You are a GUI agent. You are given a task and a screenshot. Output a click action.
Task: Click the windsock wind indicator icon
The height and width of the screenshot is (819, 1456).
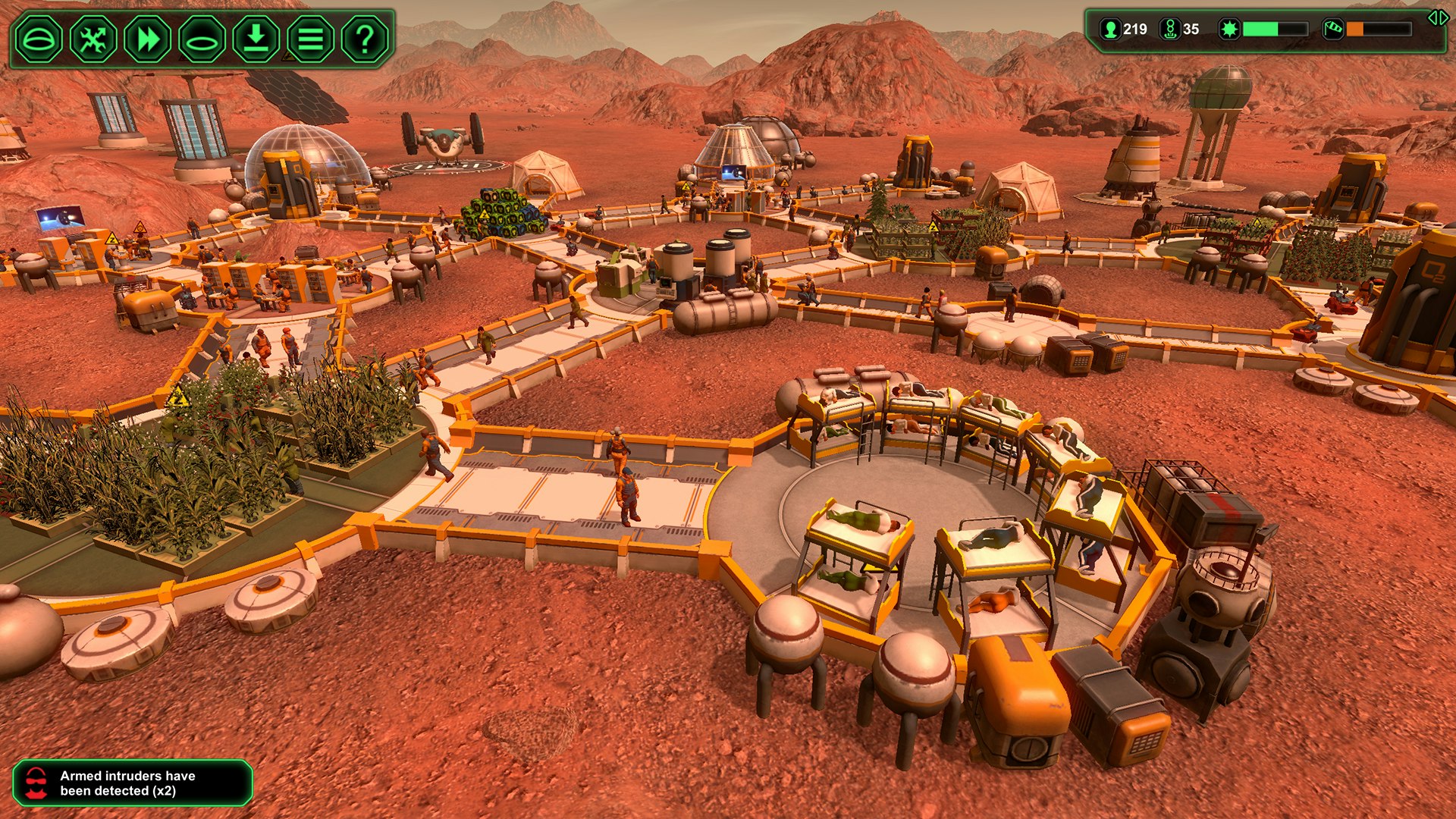[1334, 30]
